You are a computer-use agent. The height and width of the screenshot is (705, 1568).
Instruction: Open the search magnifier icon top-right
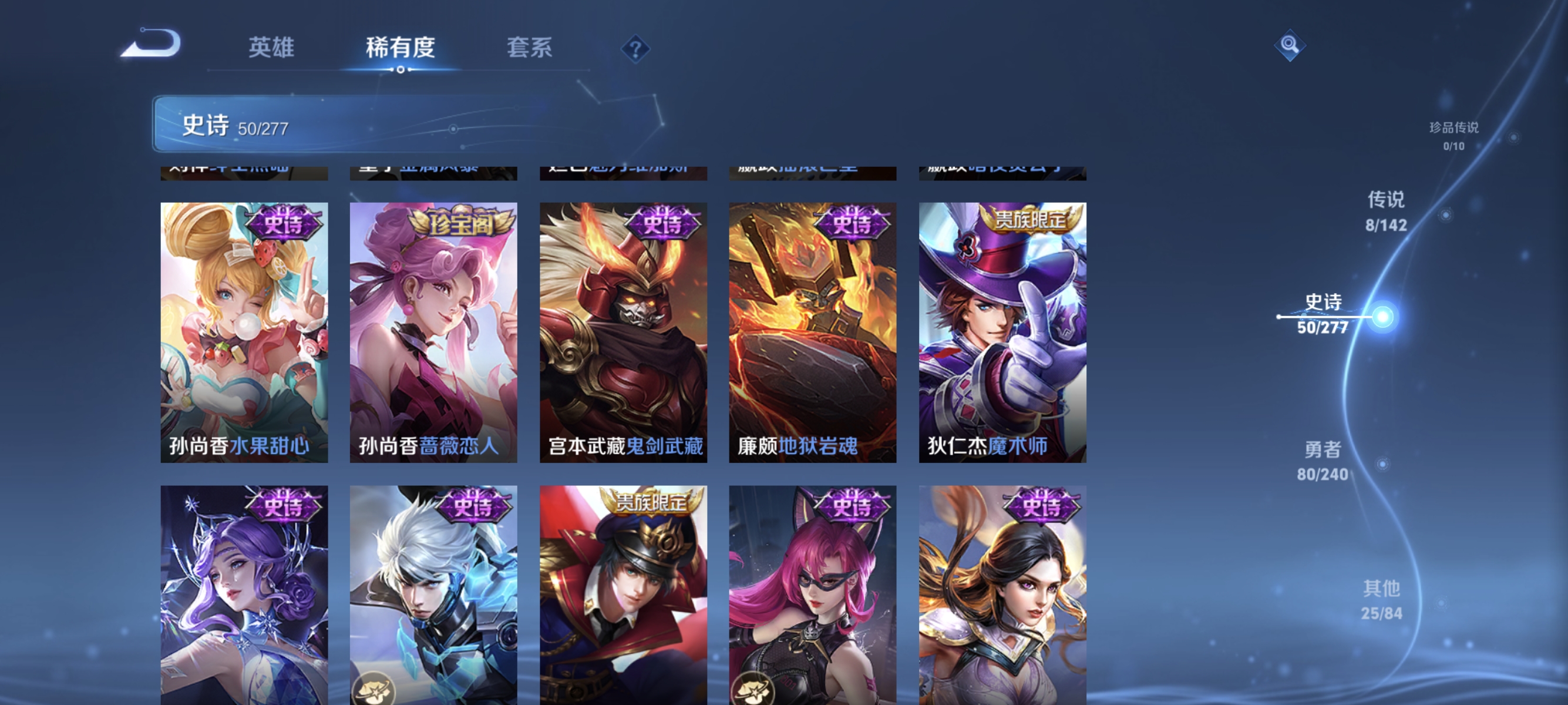coord(1290,45)
